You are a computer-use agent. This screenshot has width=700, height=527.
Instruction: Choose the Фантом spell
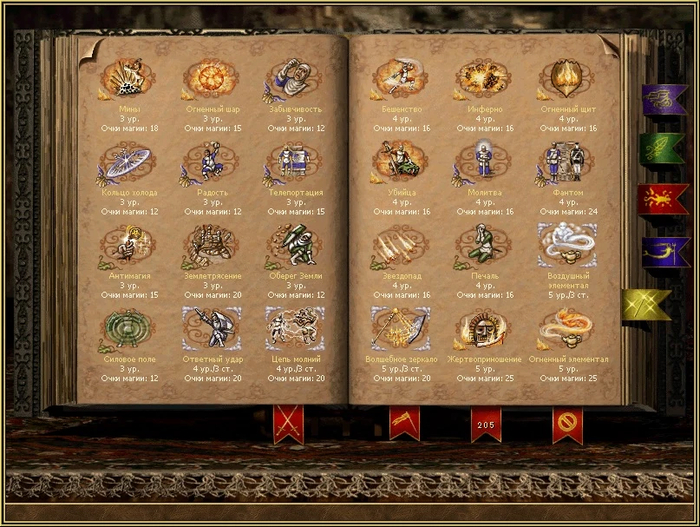pos(566,160)
